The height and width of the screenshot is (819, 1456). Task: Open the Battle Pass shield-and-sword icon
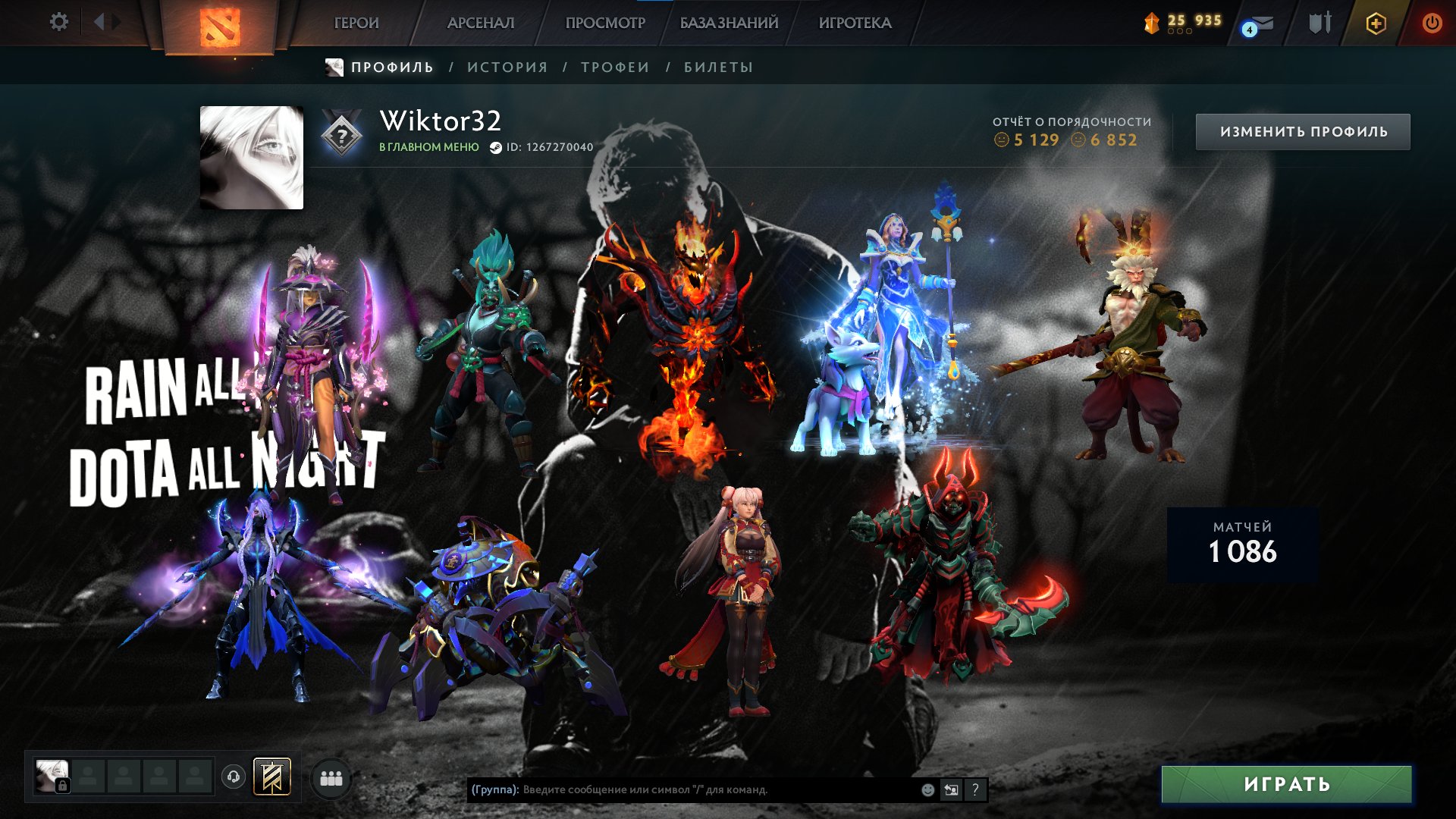[1320, 23]
